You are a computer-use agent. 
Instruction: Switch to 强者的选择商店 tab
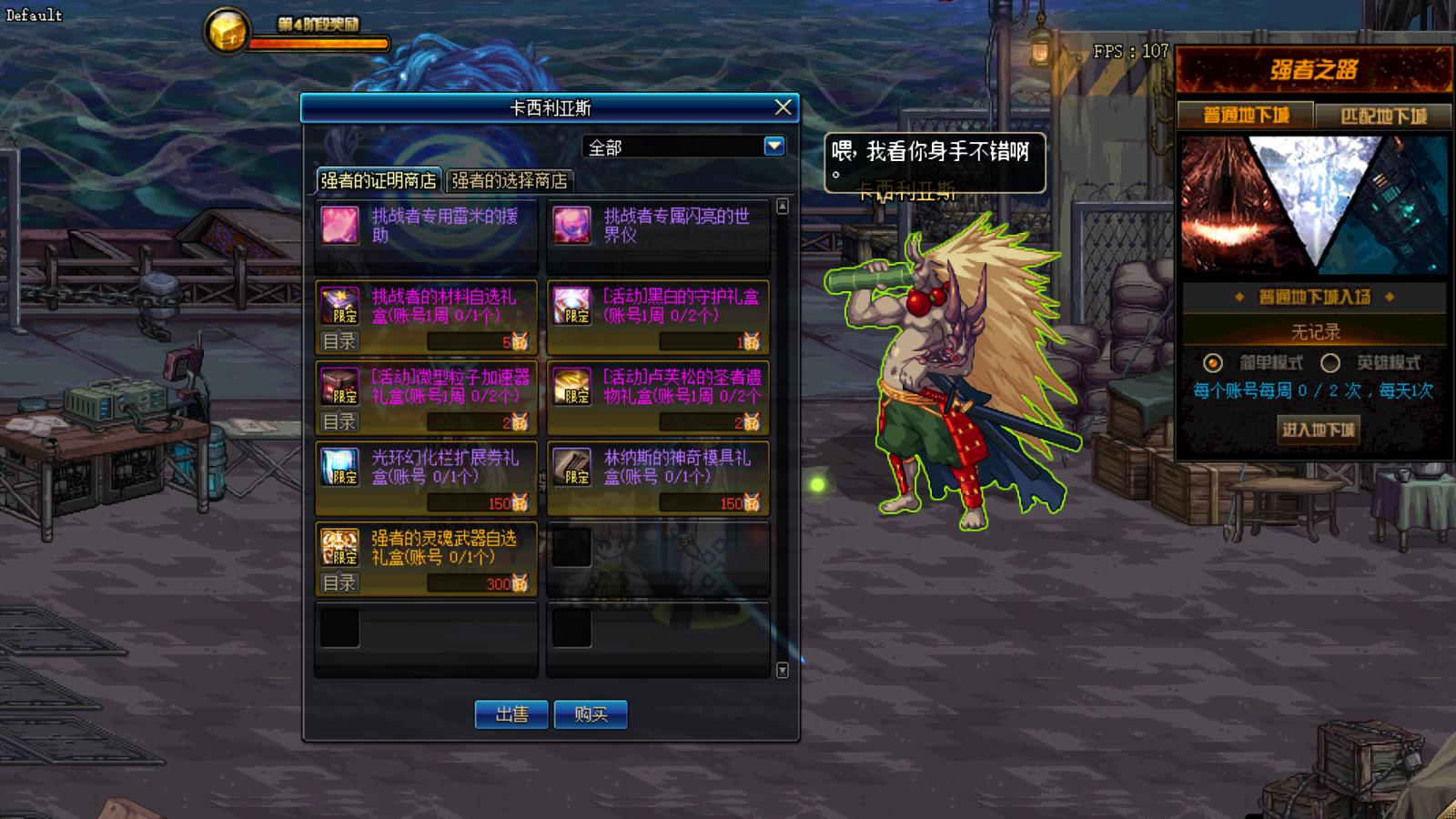(x=509, y=180)
